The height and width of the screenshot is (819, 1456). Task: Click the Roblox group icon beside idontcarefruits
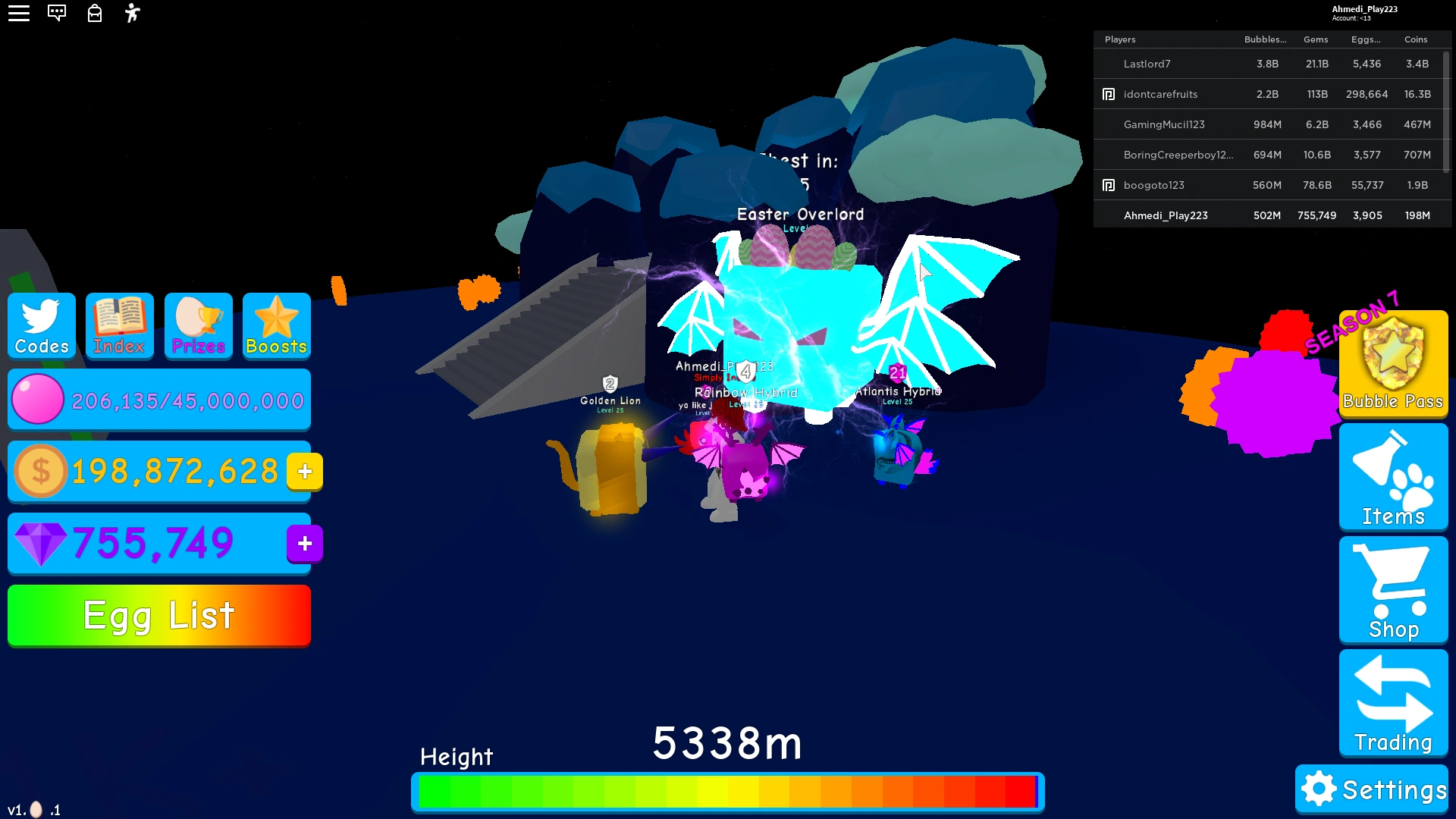tap(1109, 93)
